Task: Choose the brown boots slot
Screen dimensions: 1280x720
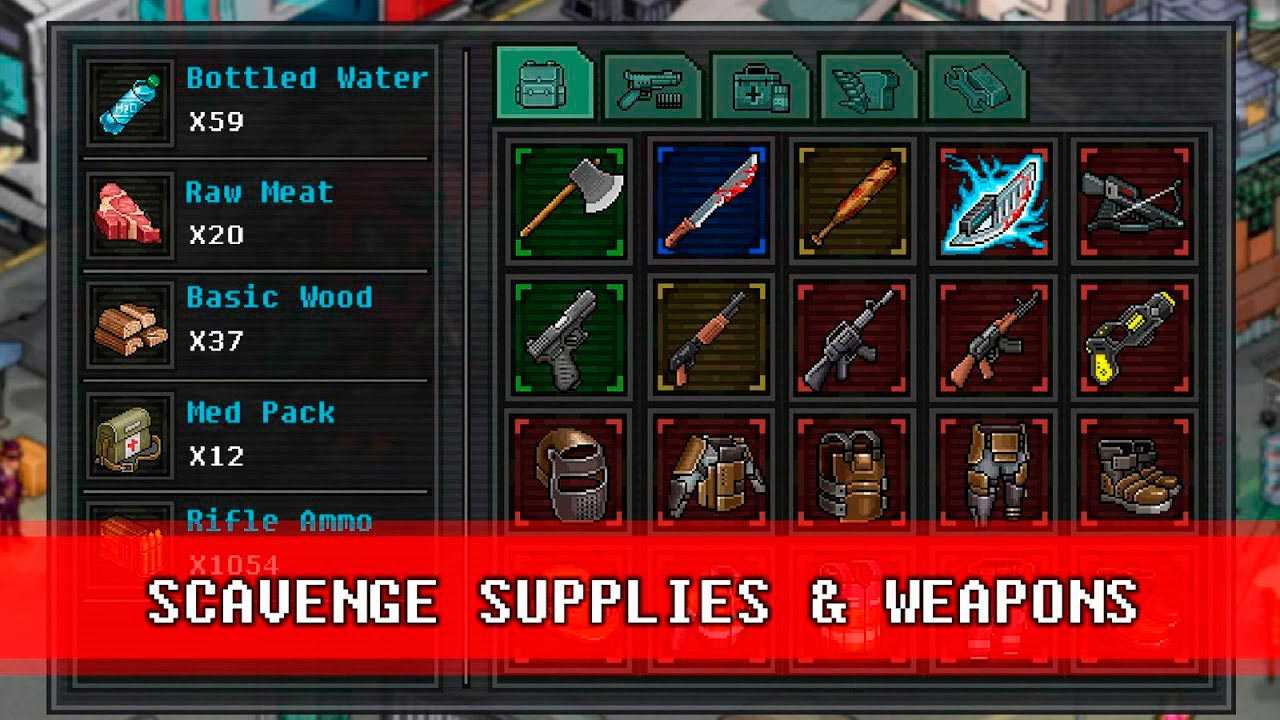Action: pos(1134,471)
